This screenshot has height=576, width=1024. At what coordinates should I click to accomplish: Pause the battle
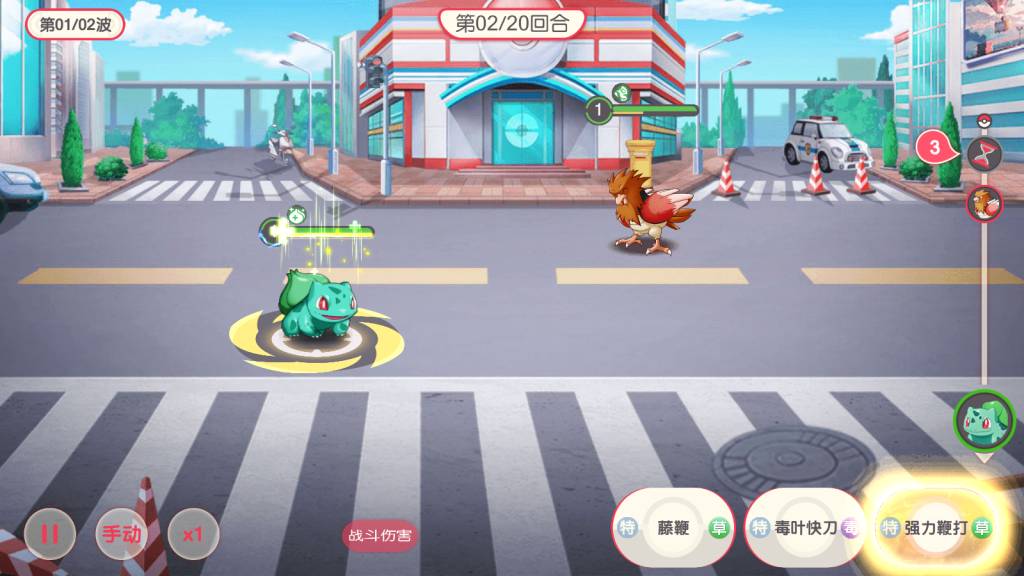point(49,535)
